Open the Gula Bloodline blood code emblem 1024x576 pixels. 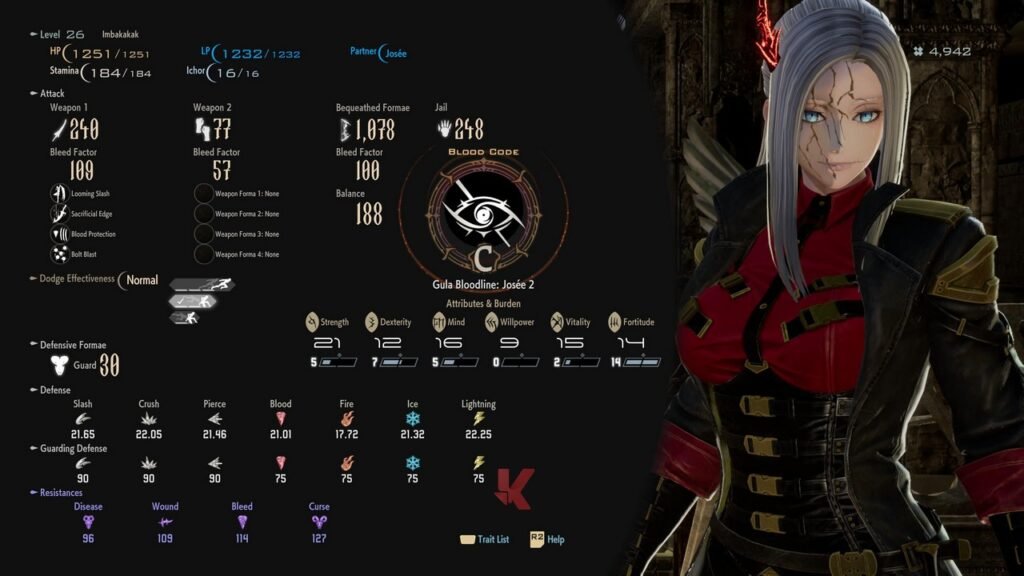click(x=483, y=212)
